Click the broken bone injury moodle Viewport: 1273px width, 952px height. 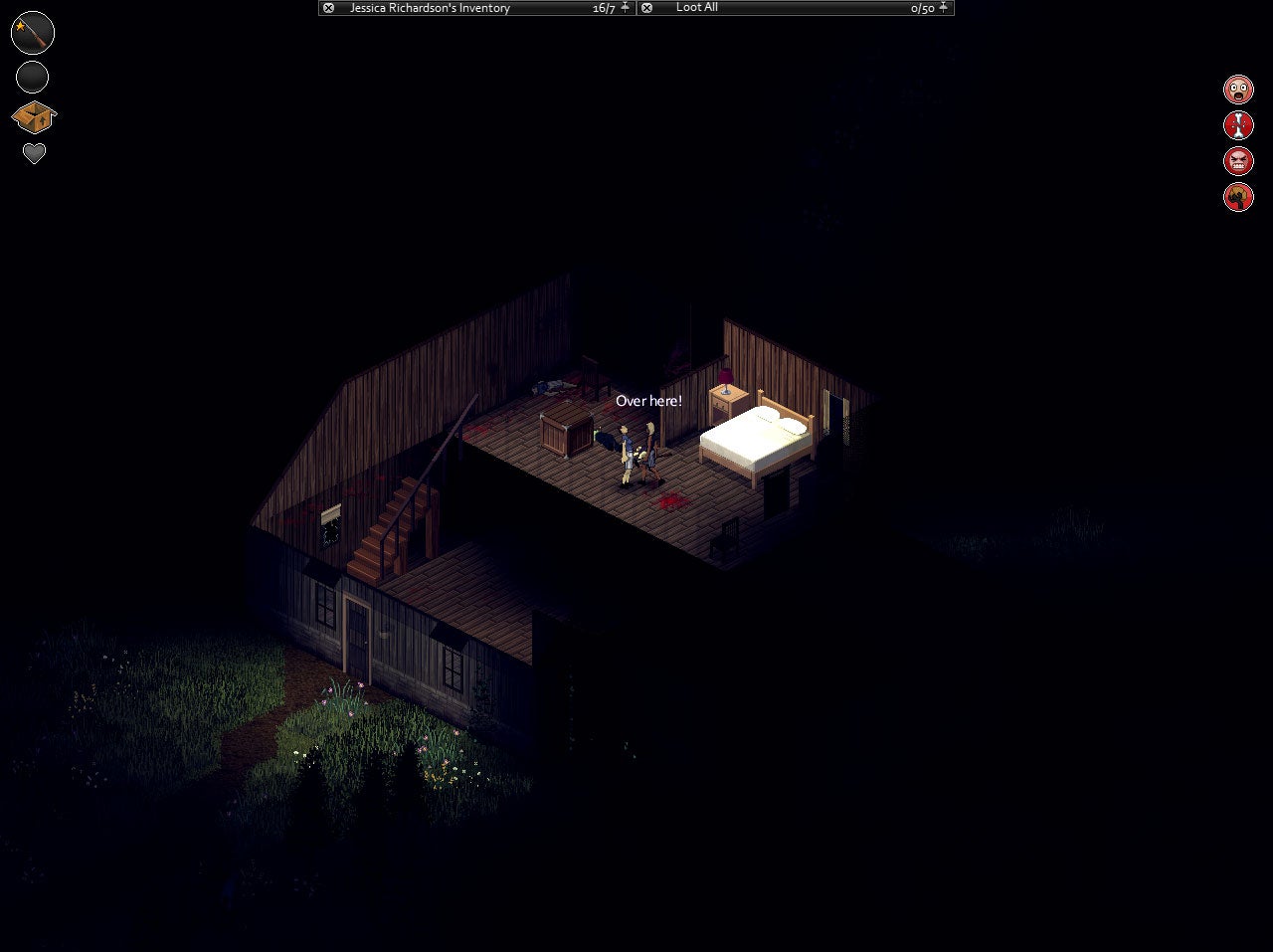point(1238,124)
